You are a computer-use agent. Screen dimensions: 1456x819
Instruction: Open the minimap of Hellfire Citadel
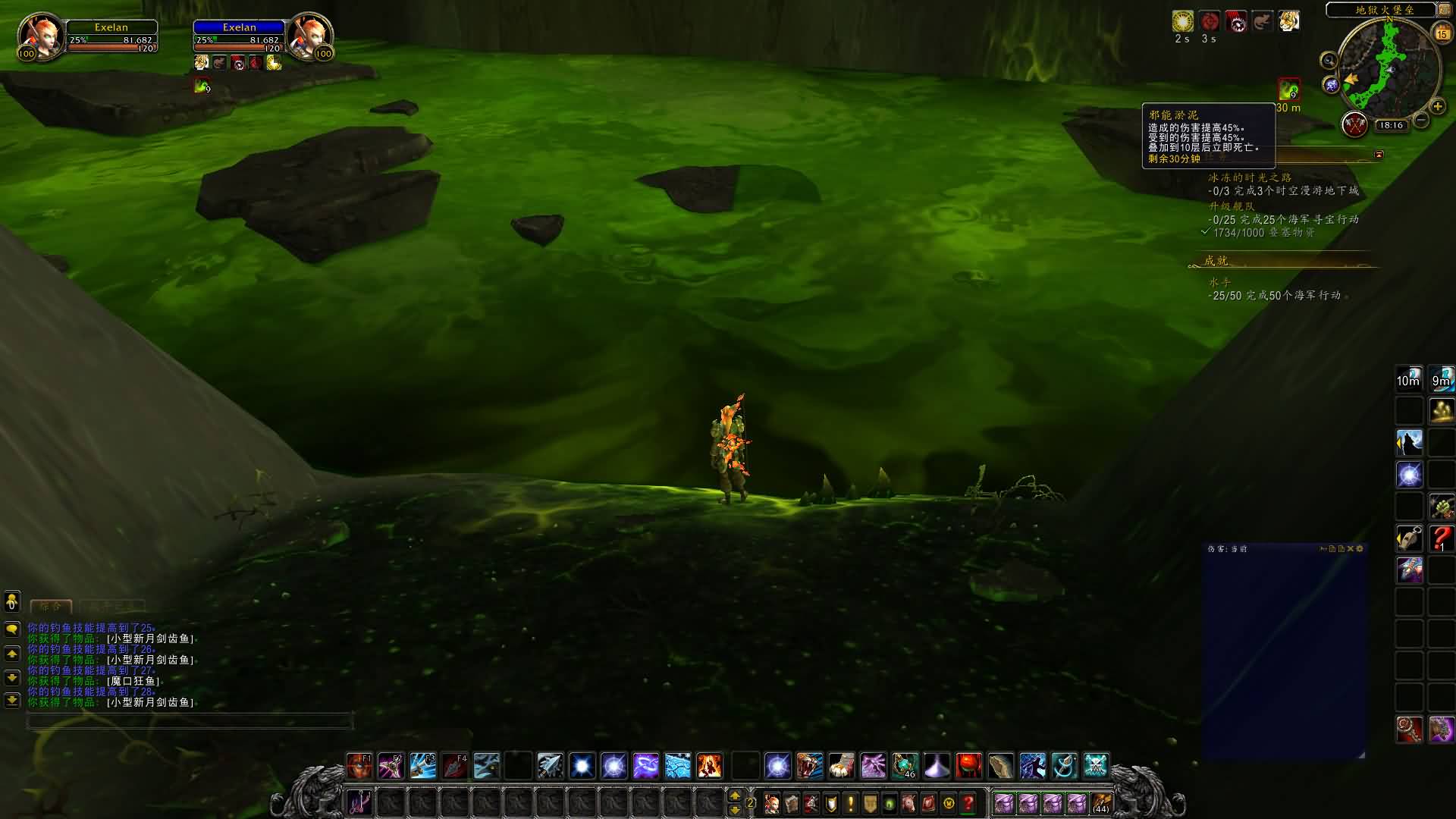(x=1389, y=70)
